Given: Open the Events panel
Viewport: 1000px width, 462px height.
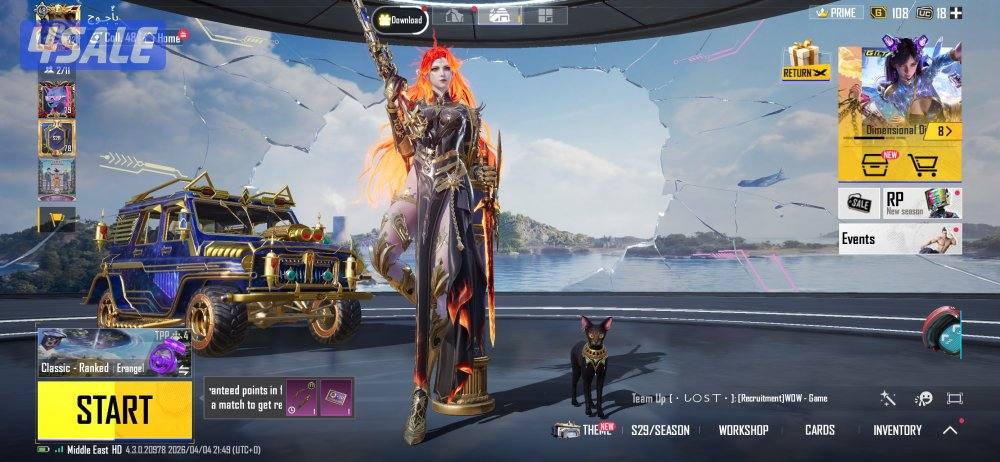Looking at the screenshot, I should (899, 240).
